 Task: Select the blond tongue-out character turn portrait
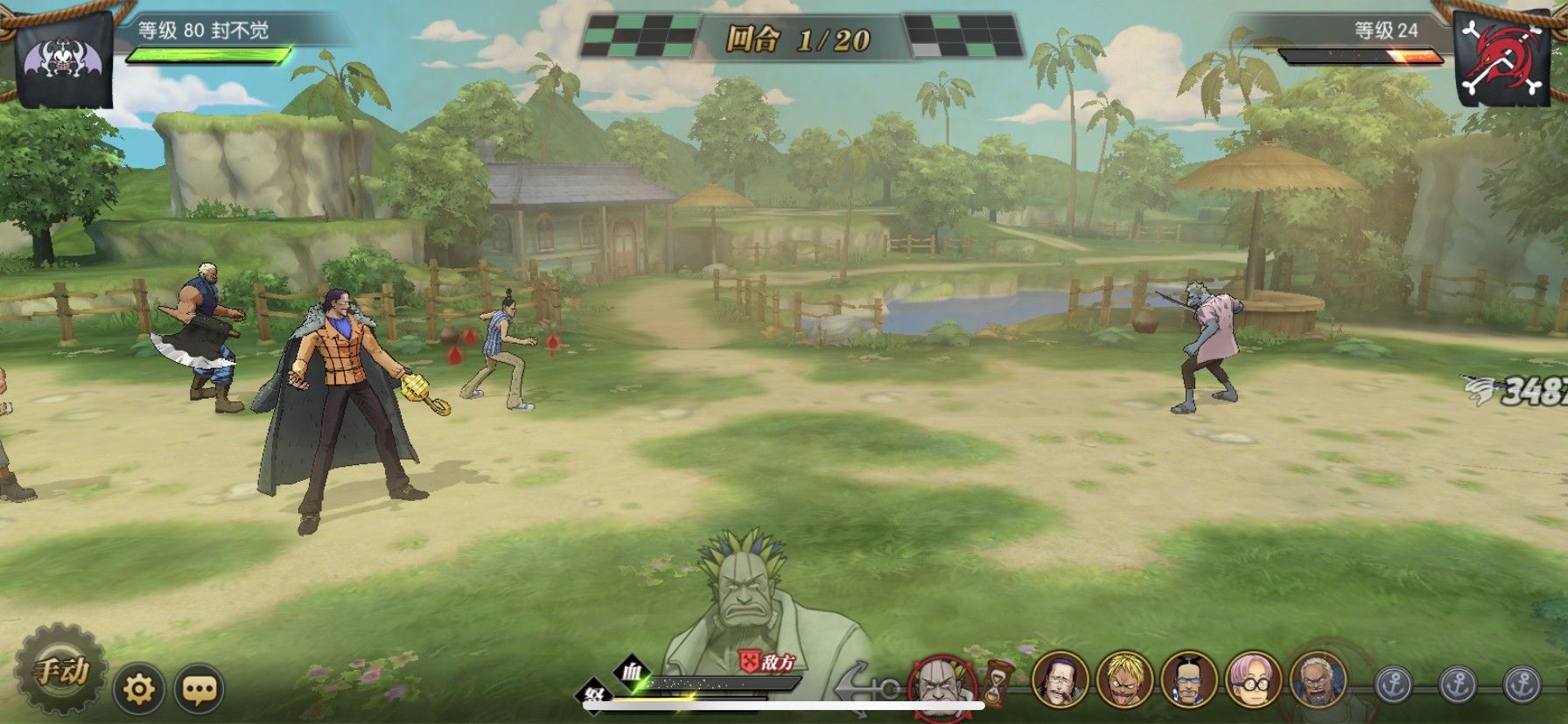tap(1124, 679)
